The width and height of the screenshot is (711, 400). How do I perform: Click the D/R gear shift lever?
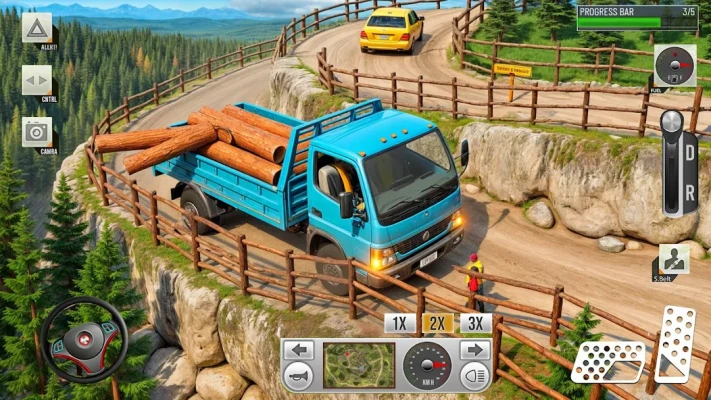pos(675,165)
